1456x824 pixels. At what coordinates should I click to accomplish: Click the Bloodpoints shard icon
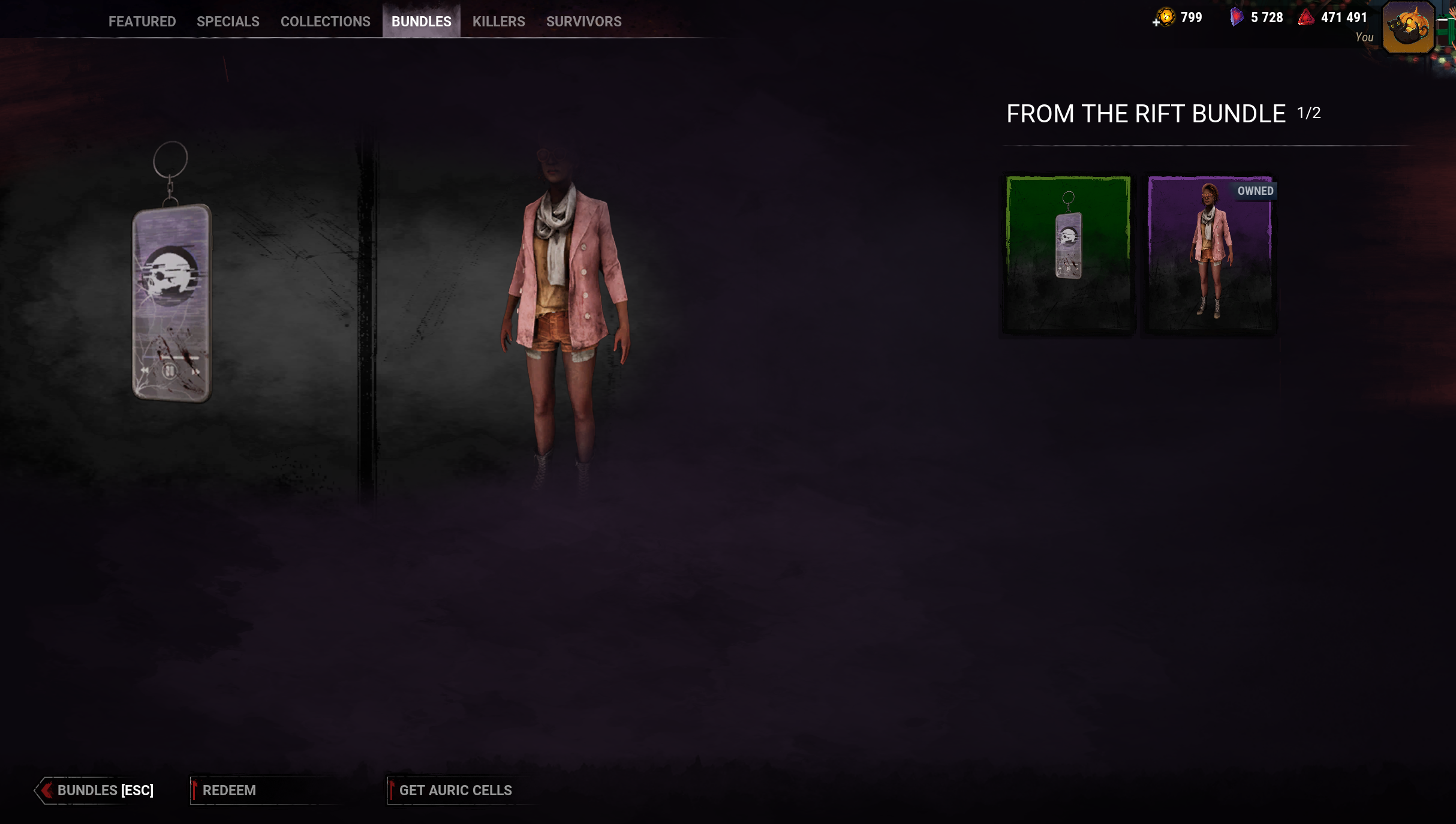(x=1307, y=18)
